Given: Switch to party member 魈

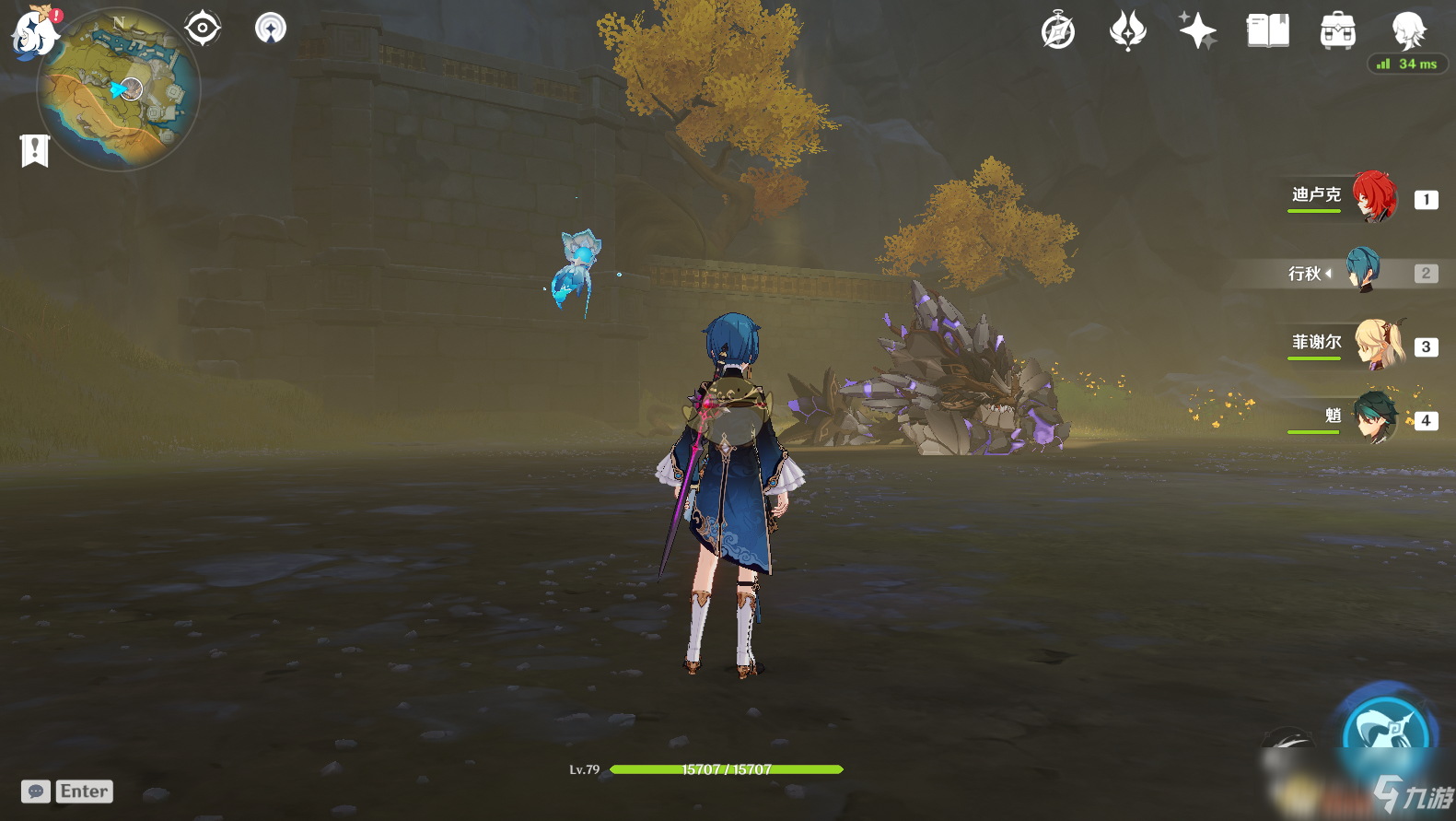Looking at the screenshot, I should [1375, 417].
